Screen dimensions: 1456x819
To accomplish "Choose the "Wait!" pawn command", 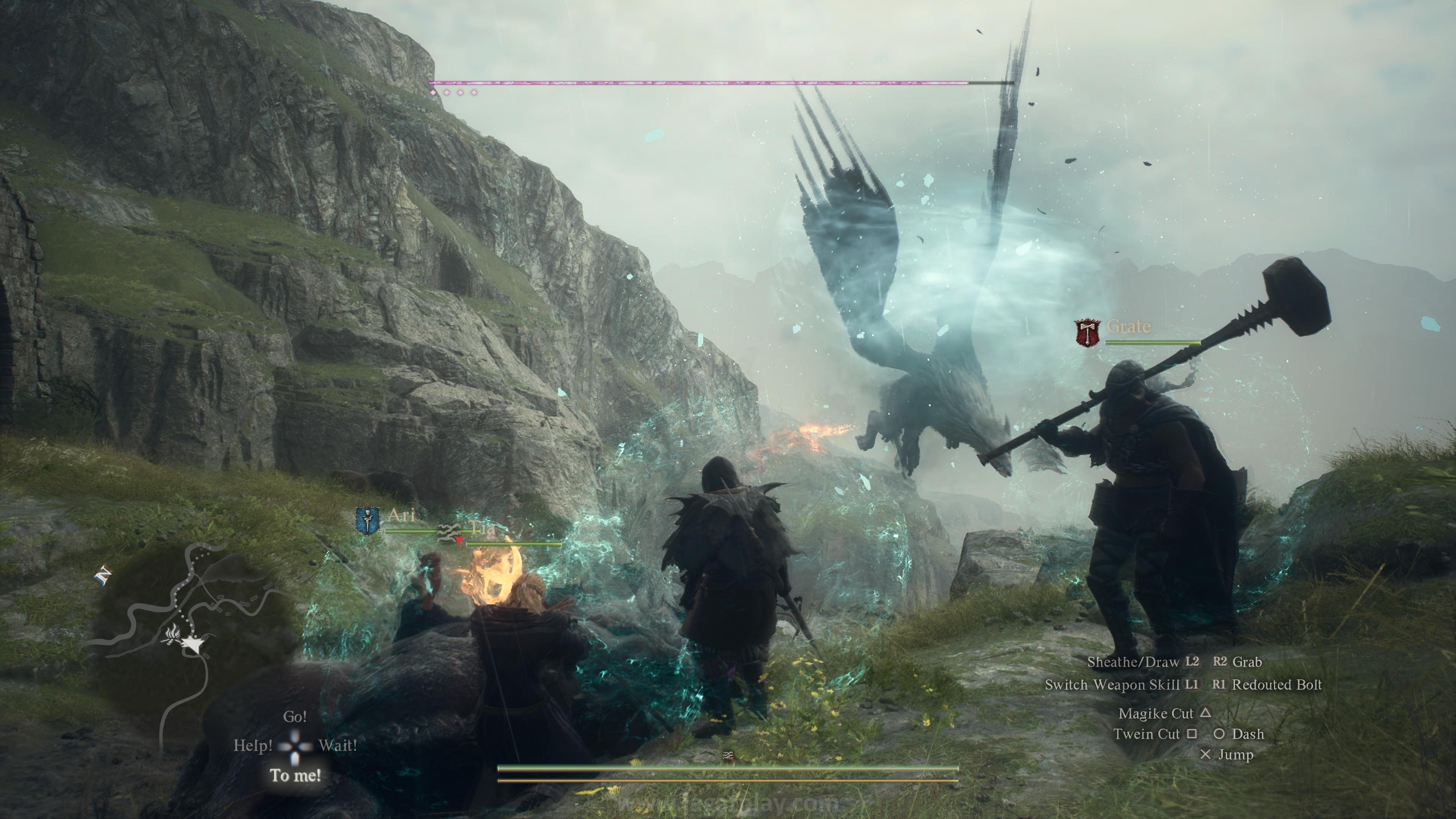I will click(x=337, y=745).
